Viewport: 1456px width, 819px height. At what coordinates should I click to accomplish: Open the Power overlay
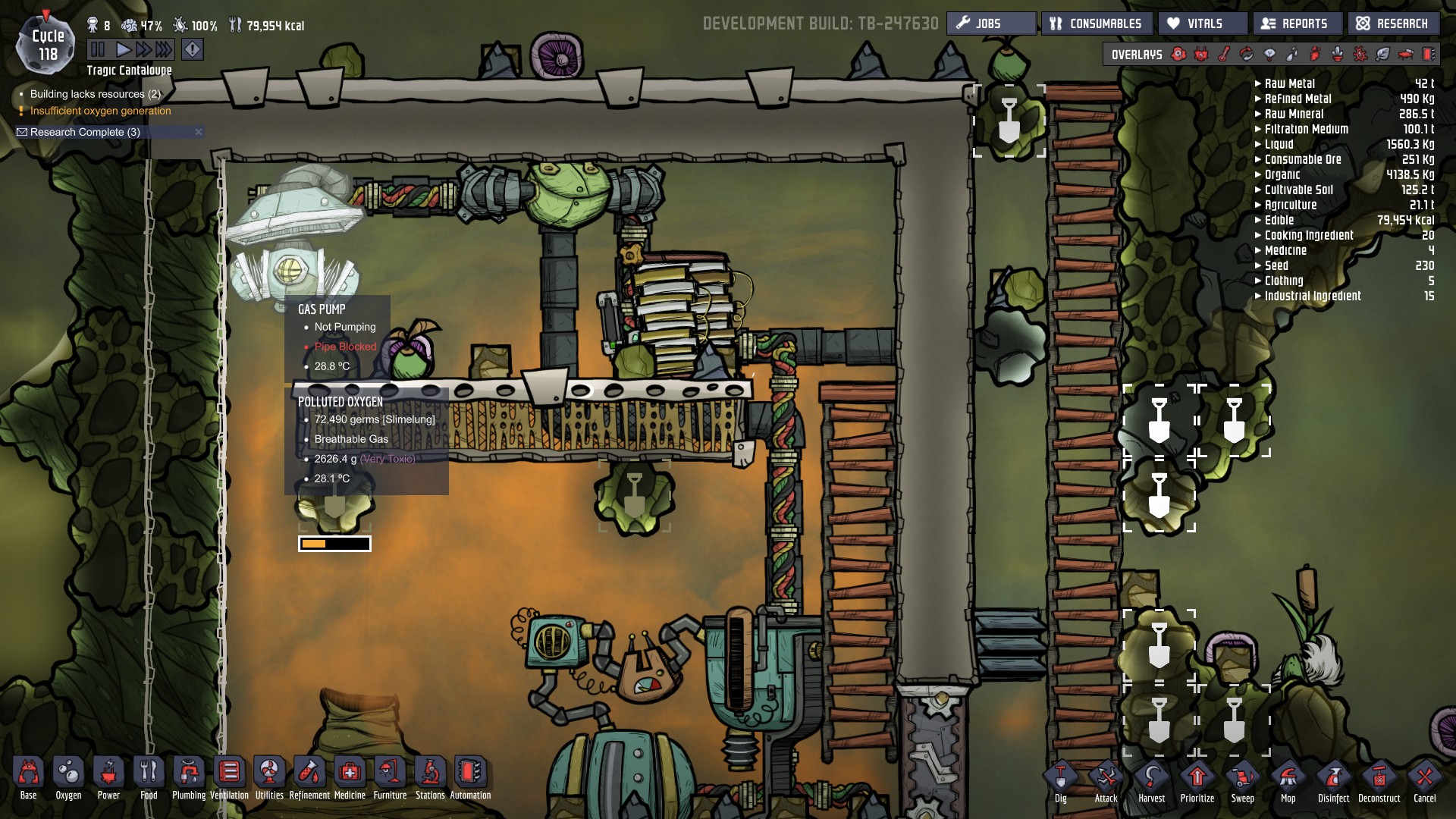click(1200, 55)
